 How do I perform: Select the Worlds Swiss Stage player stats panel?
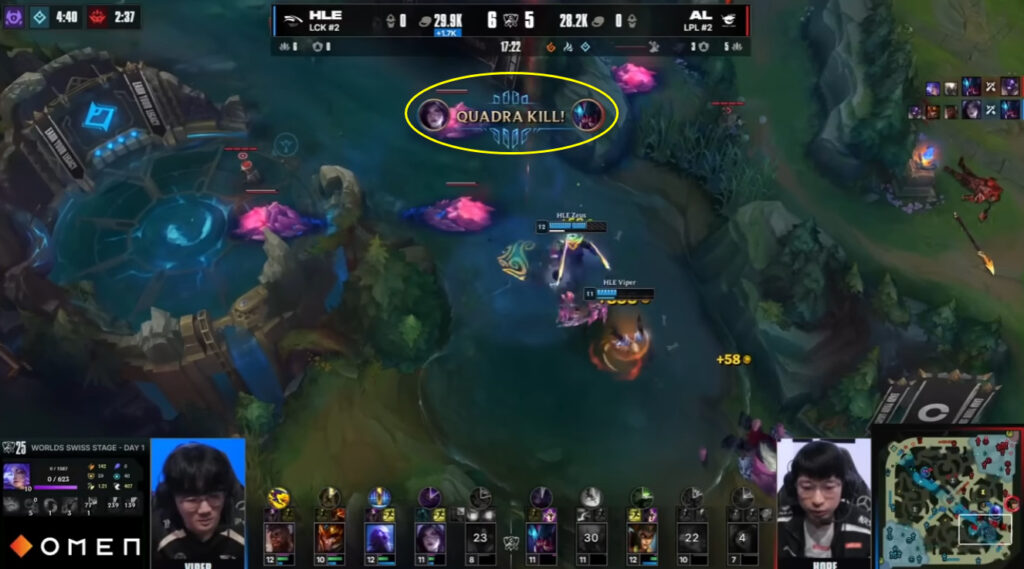pos(74,479)
